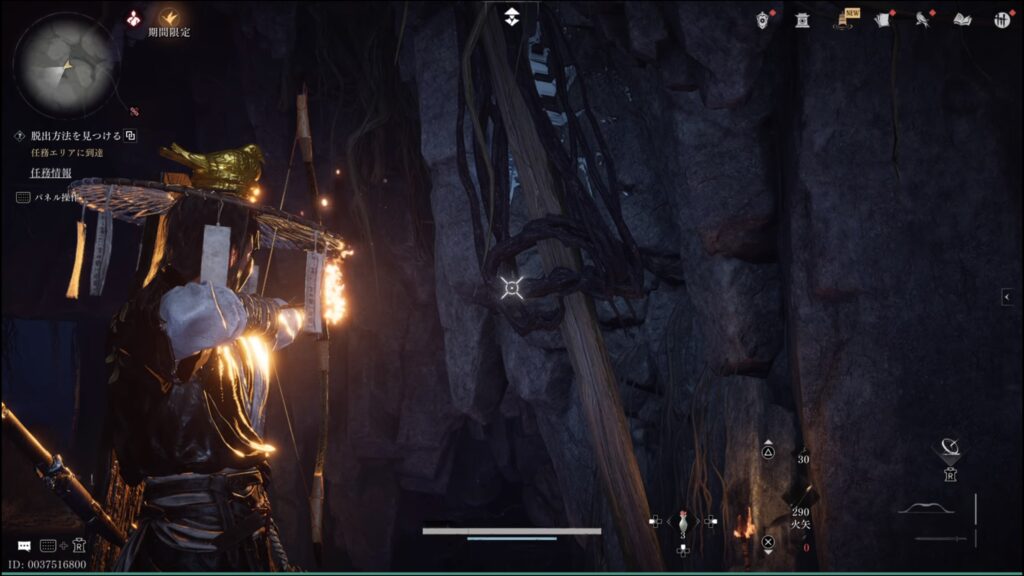1024x576 pixels.
Task: Select the 脱出方法を見つける objective tracker
Action: click(x=75, y=135)
